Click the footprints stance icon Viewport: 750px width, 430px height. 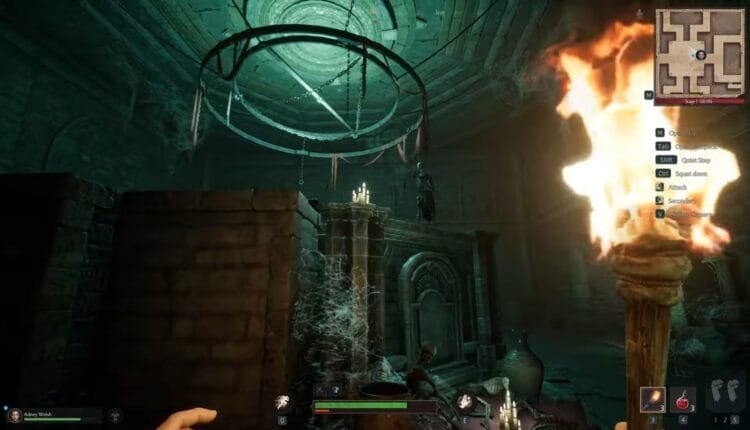pyautogui.click(x=726, y=393)
